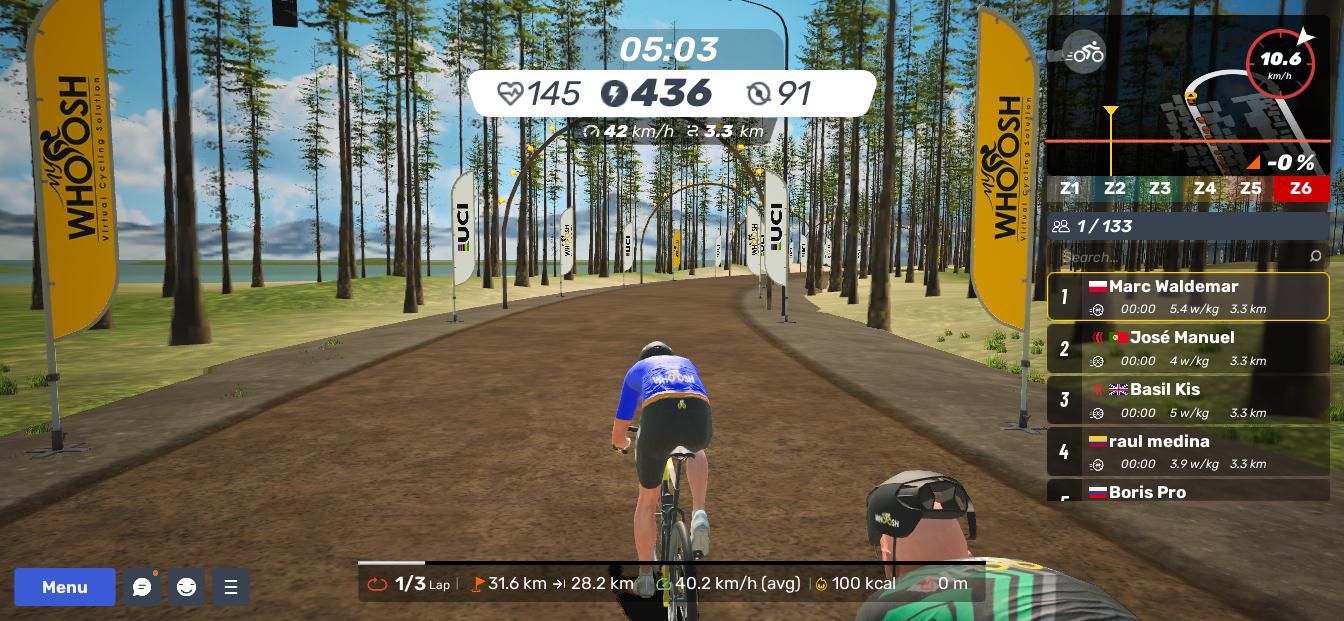Toggle the three-line list icon
Viewport: 1344px width, 621px height.
click(231, 587)
